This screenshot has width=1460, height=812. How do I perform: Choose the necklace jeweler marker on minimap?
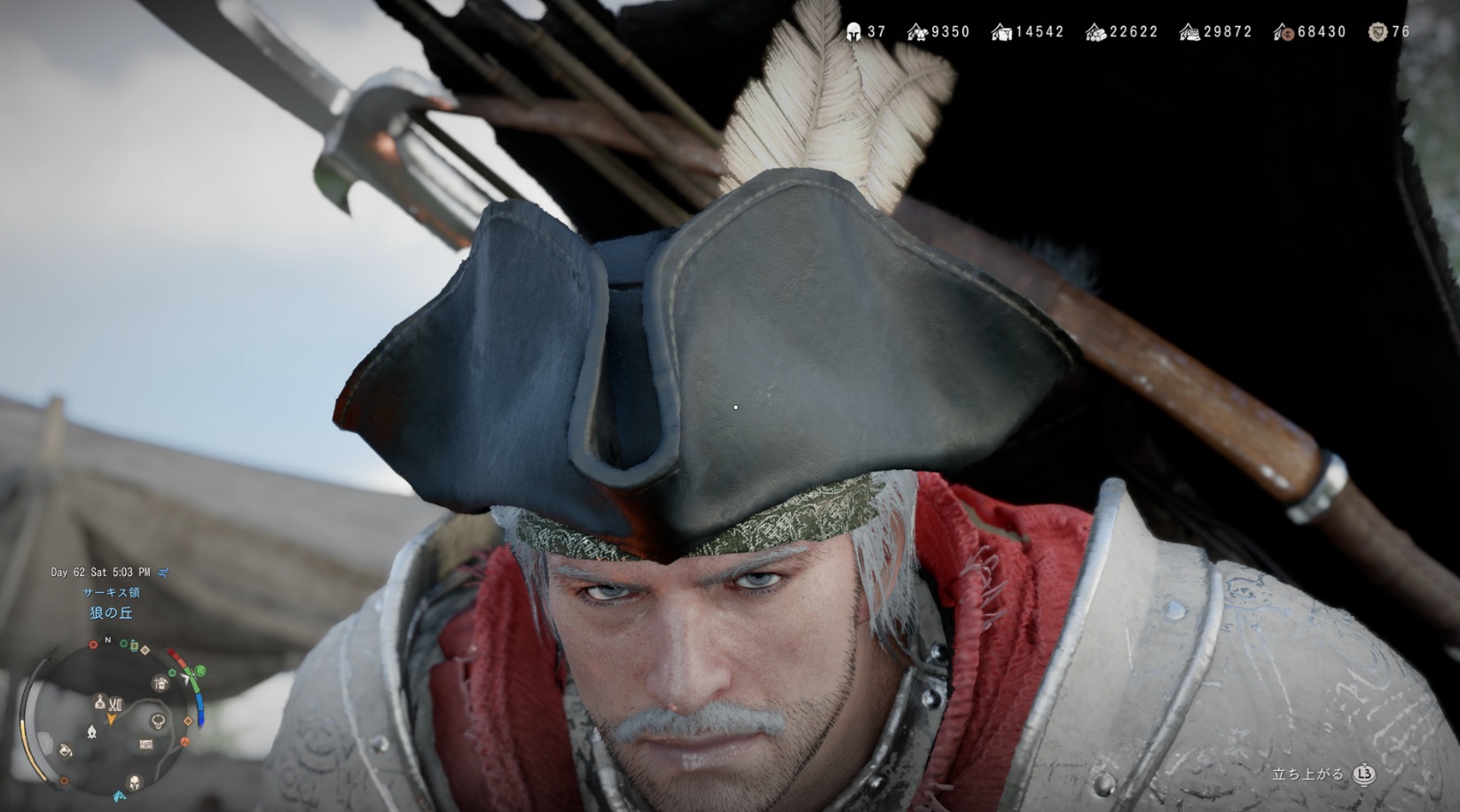pos(159,721)
